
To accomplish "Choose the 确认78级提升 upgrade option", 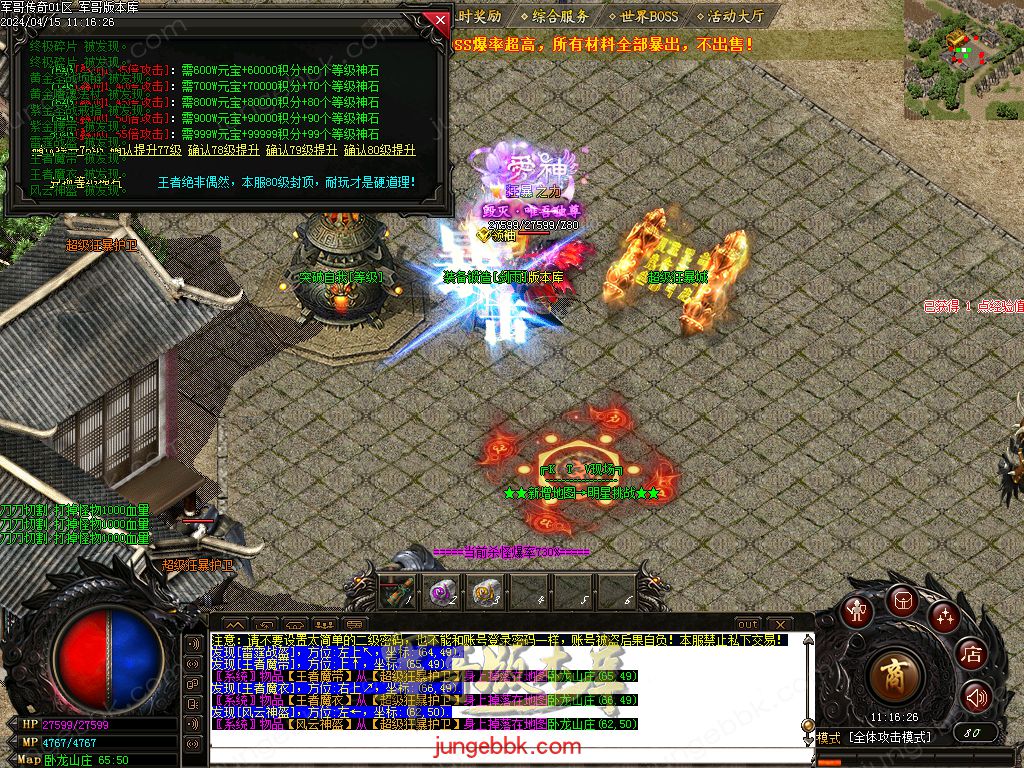I will [x=221, y=151].
